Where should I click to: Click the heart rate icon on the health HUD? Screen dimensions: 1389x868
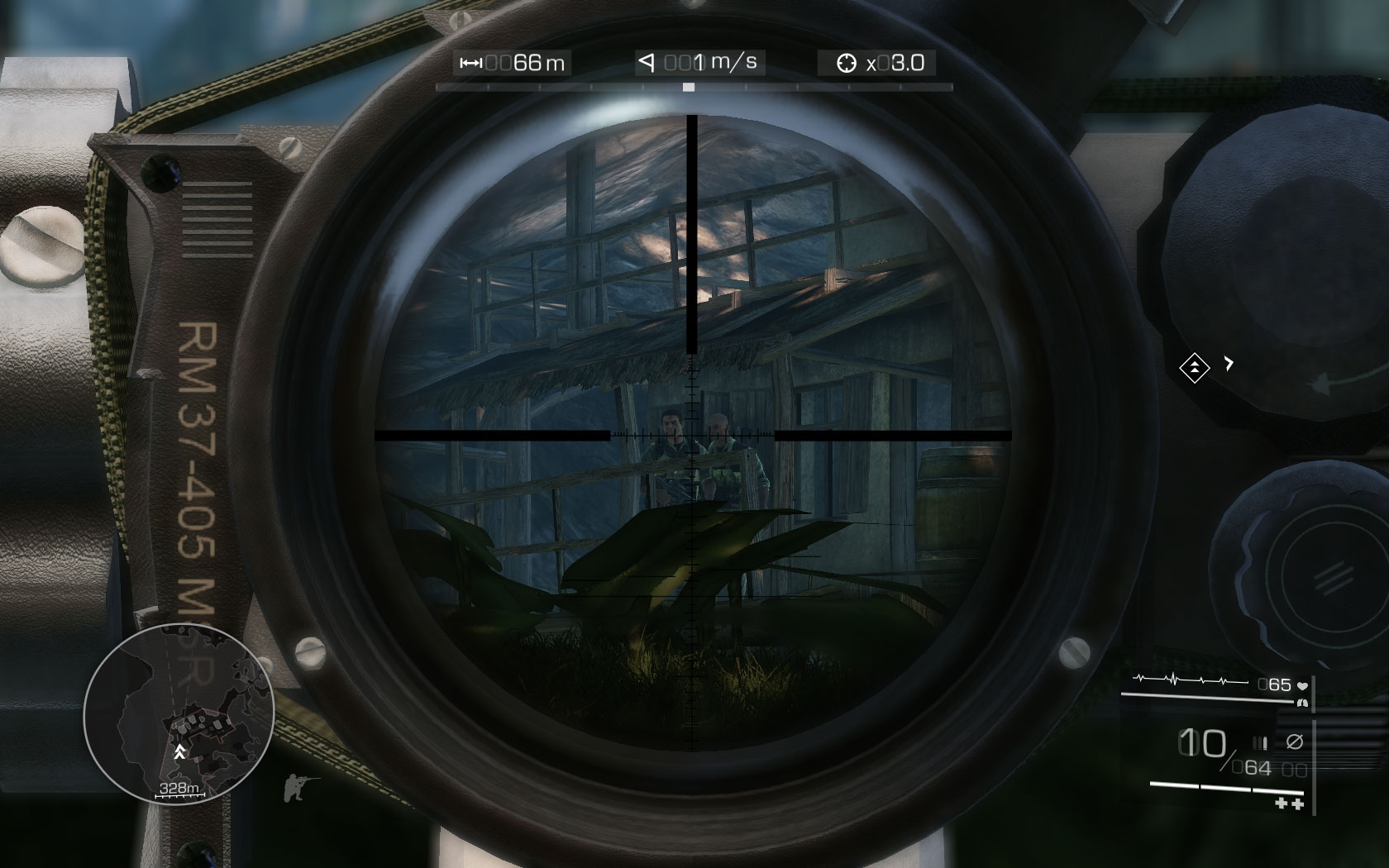[1302, 685]
